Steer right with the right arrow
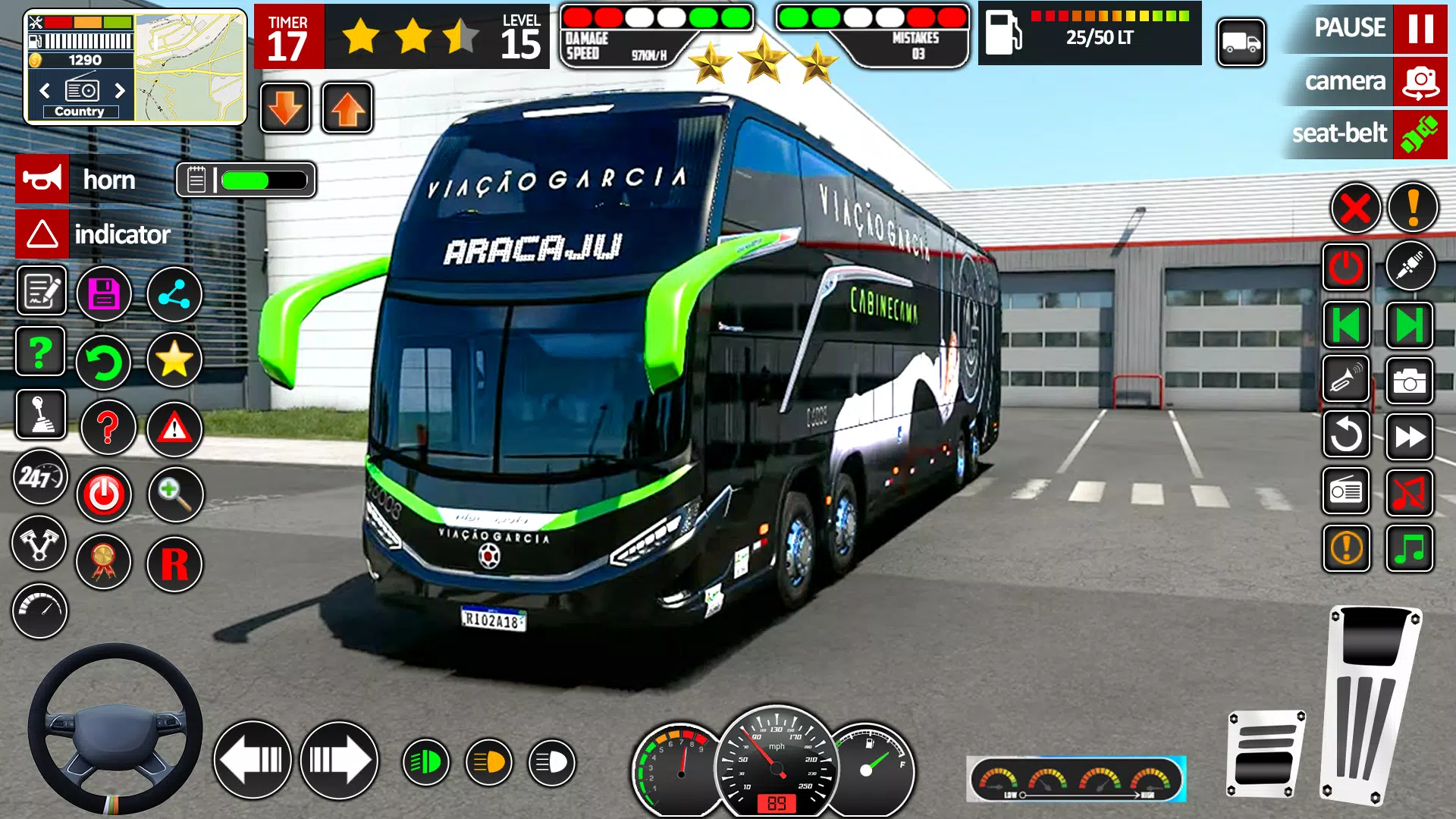Screen dimensions: 1456x819 tap(339, 760)
